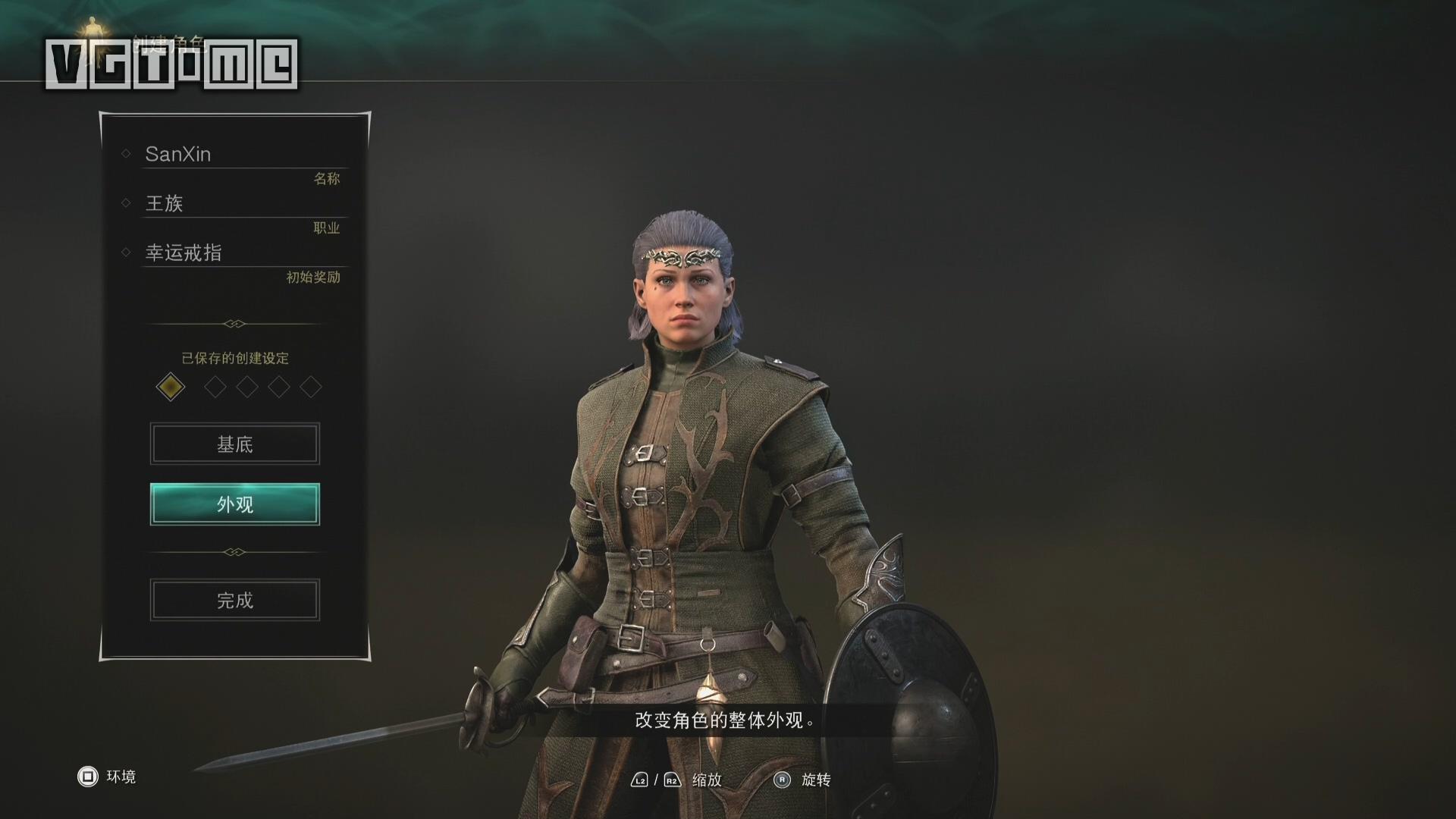
Task: Select the second empty preset slot
Action: click(x=217, y=387)
